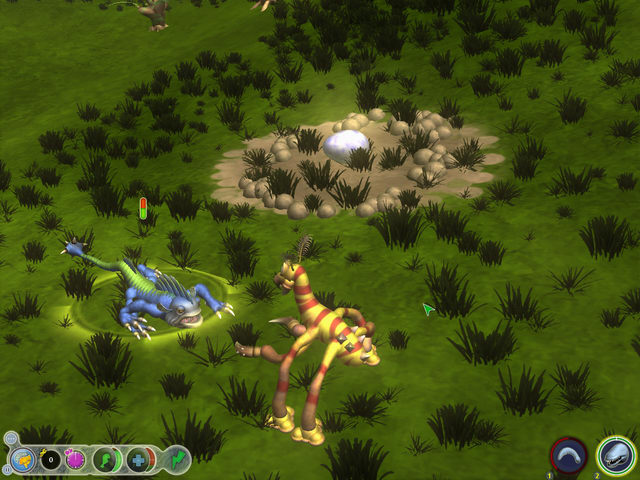Click the brain evolution progress icon
Screen dimensions: 640x480
(22, 461)
